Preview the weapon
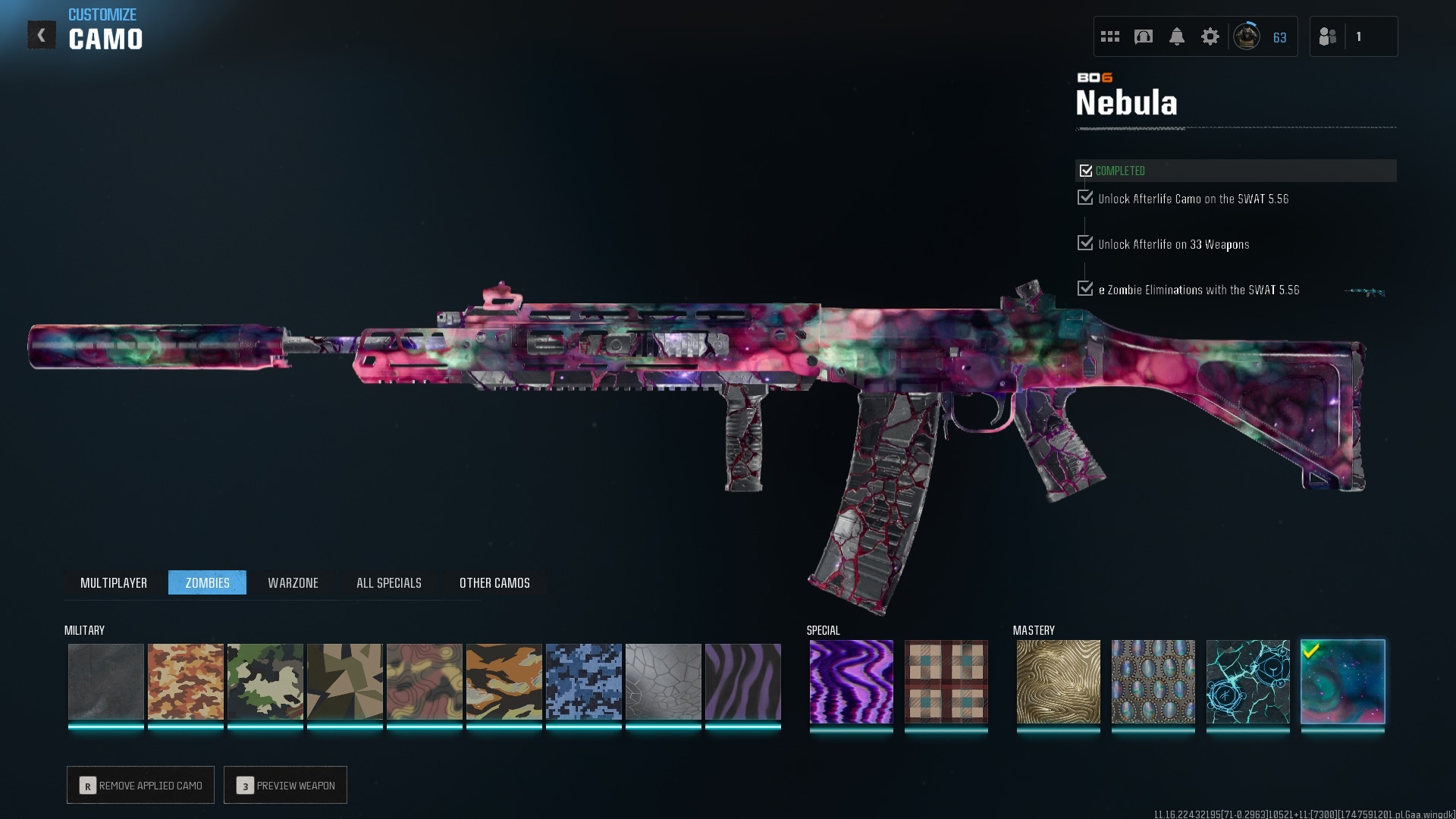Image resolution: width=1456 pixels, height=819 pixels. click(285, 785)
